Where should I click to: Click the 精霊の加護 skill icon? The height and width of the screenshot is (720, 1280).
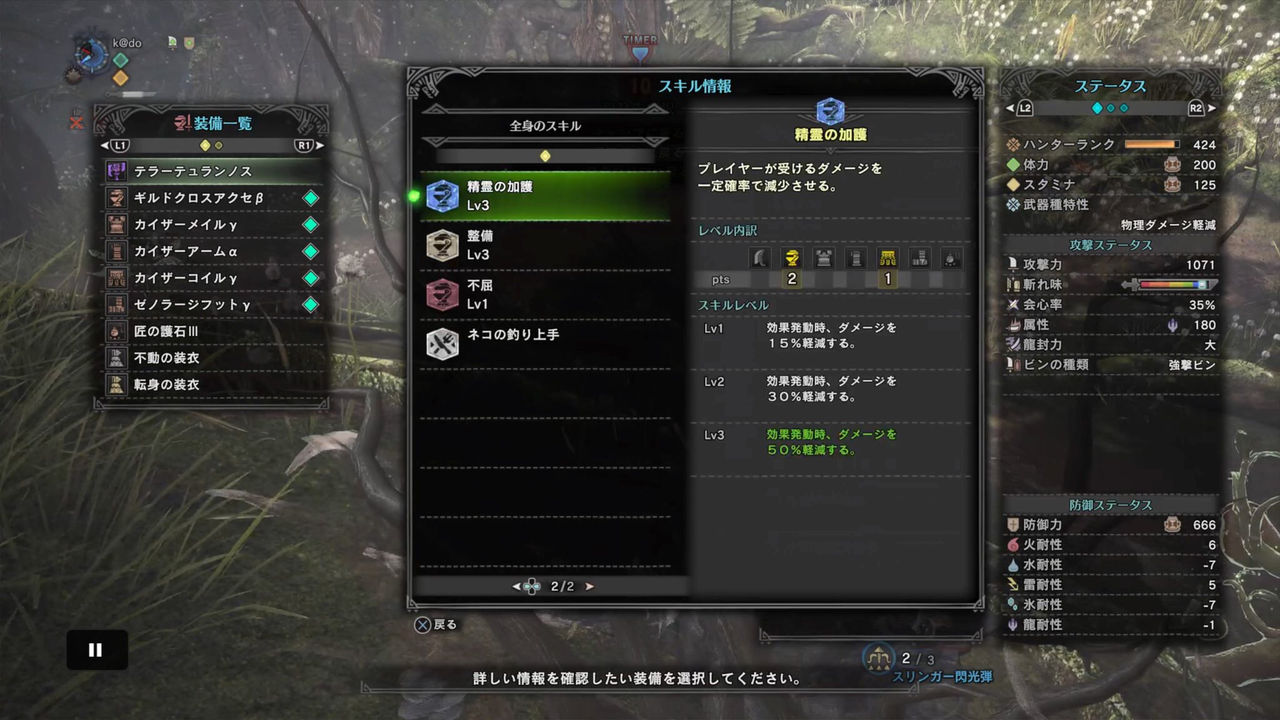[442, 197]
